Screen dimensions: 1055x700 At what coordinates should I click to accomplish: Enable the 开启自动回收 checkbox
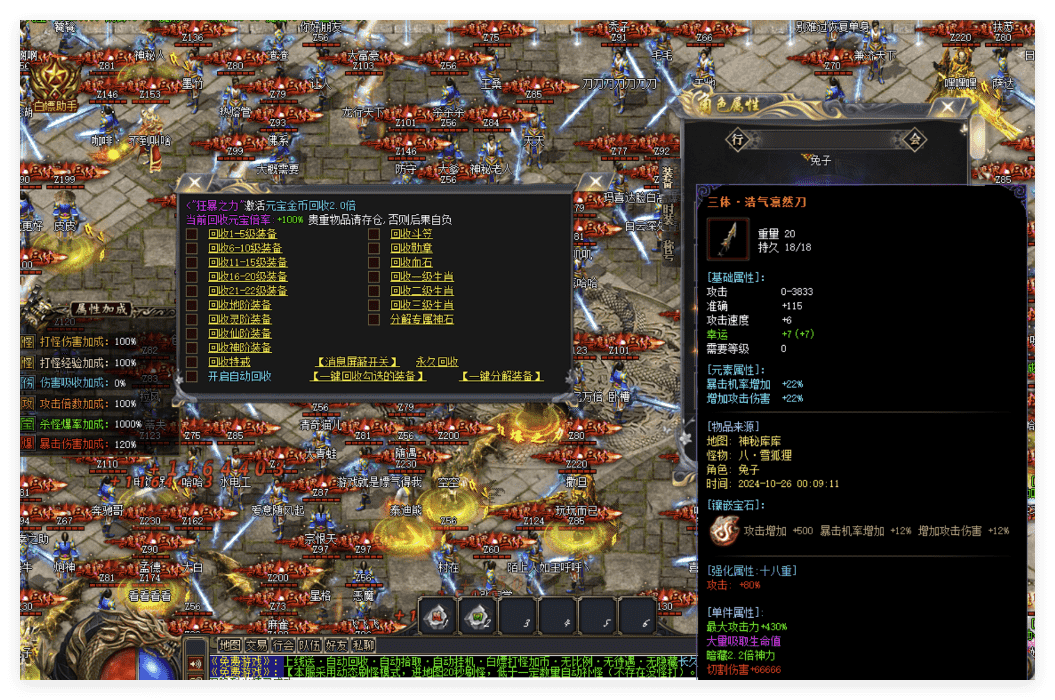click(x=191, y=376)
